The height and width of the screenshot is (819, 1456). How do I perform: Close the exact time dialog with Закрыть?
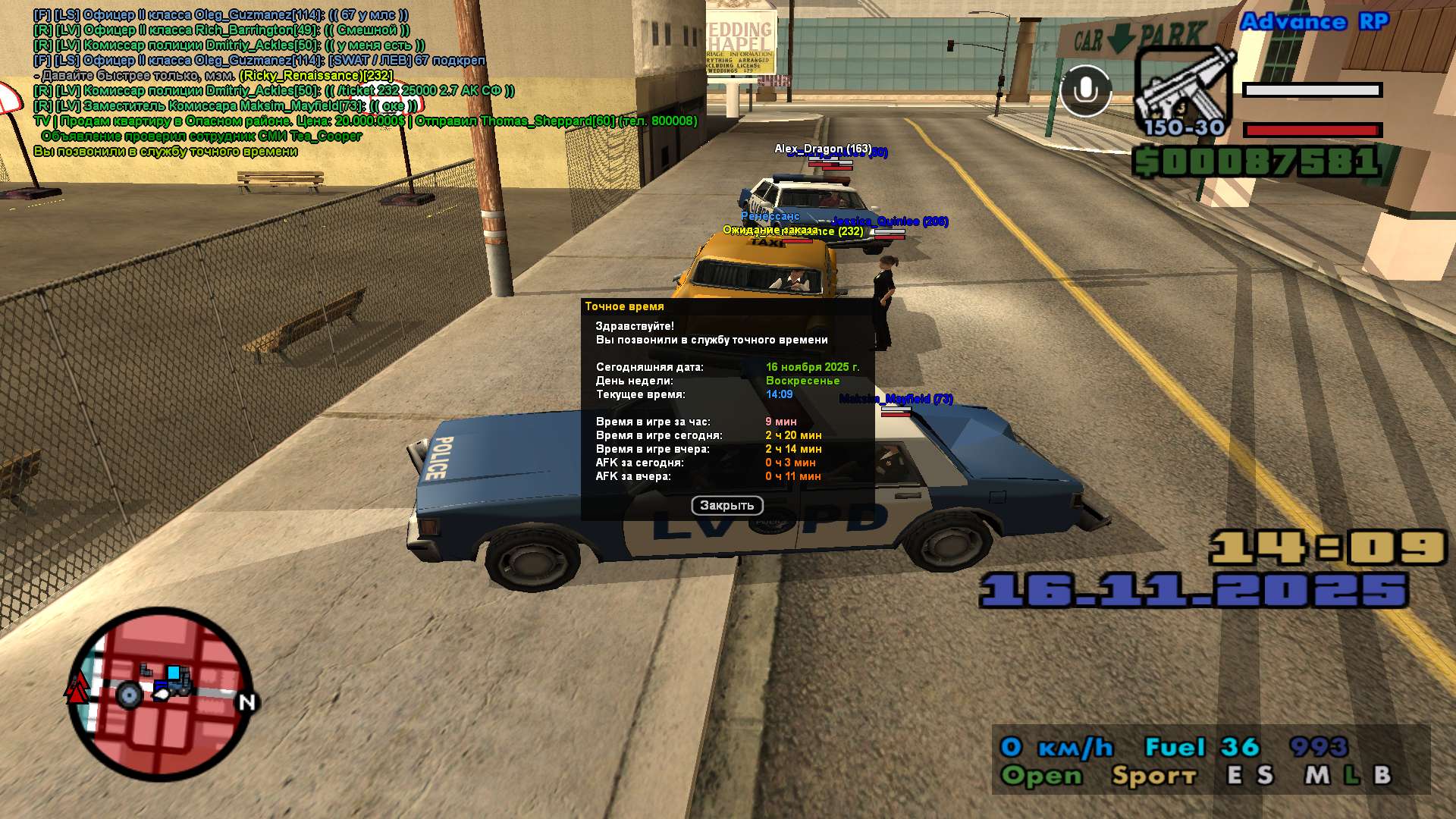click(726, 505)
